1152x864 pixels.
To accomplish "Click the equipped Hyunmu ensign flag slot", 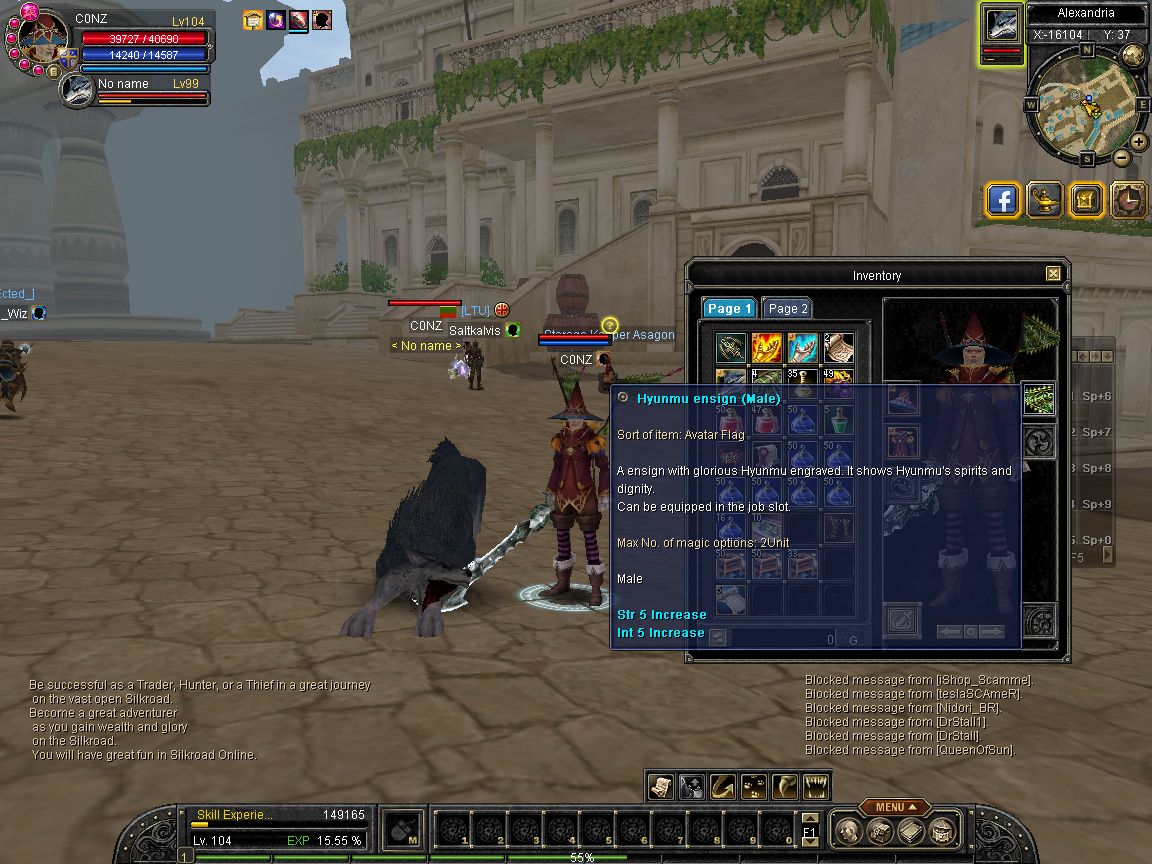I will point(1039,400).
